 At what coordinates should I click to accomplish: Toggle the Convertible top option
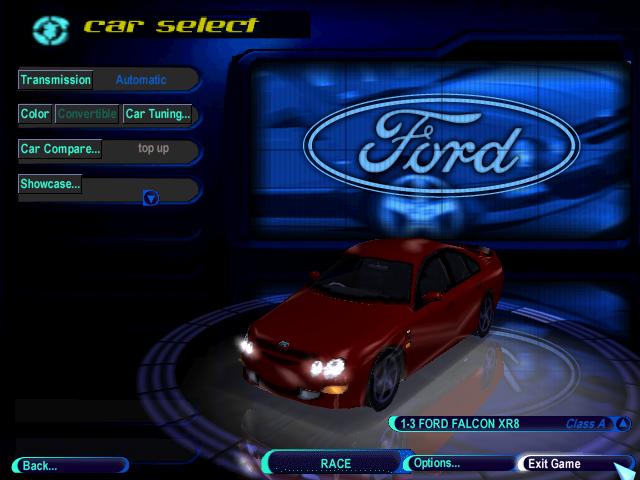pos(87,114)
